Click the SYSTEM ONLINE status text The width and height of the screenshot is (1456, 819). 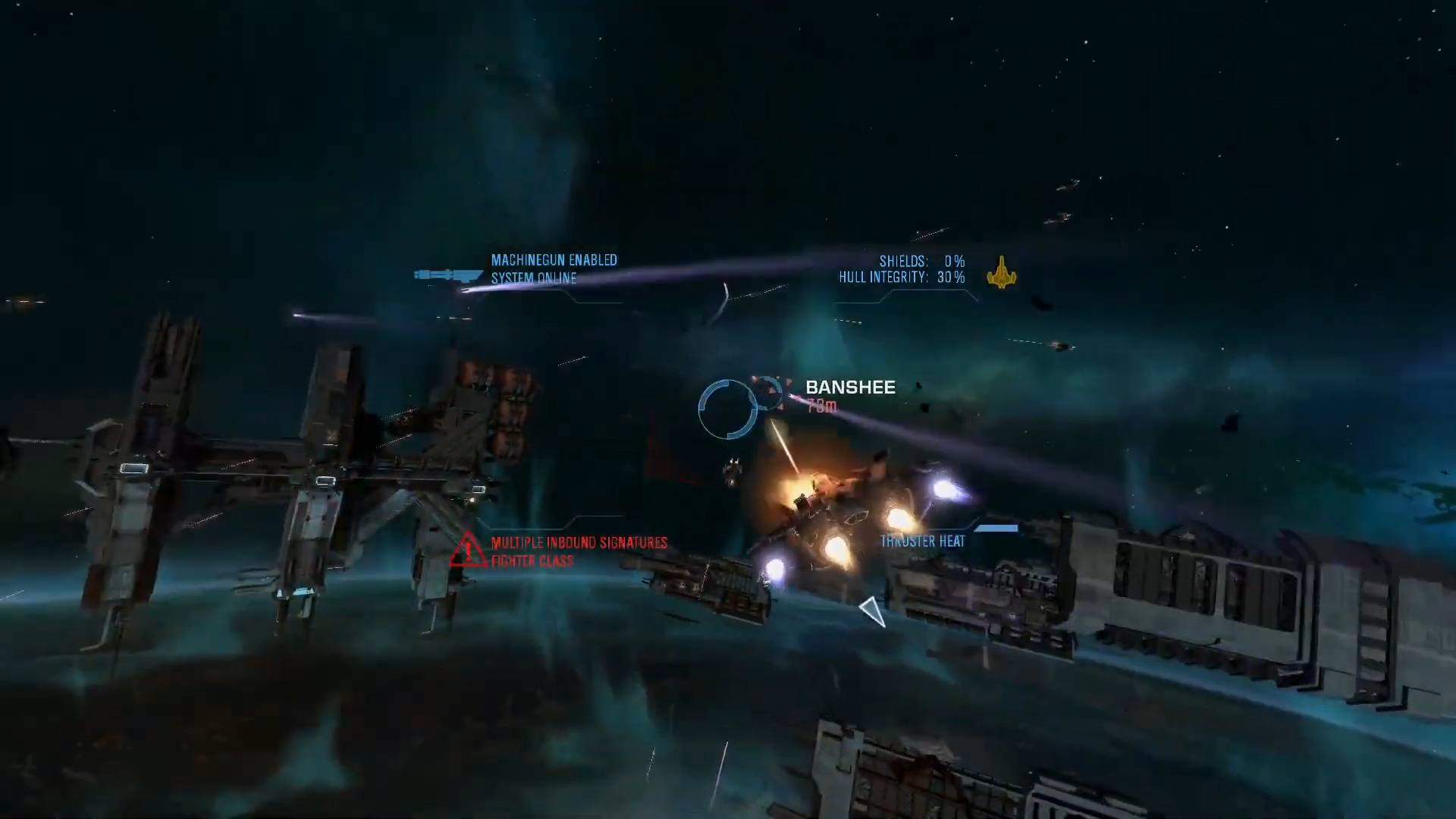tap(534, 278)
